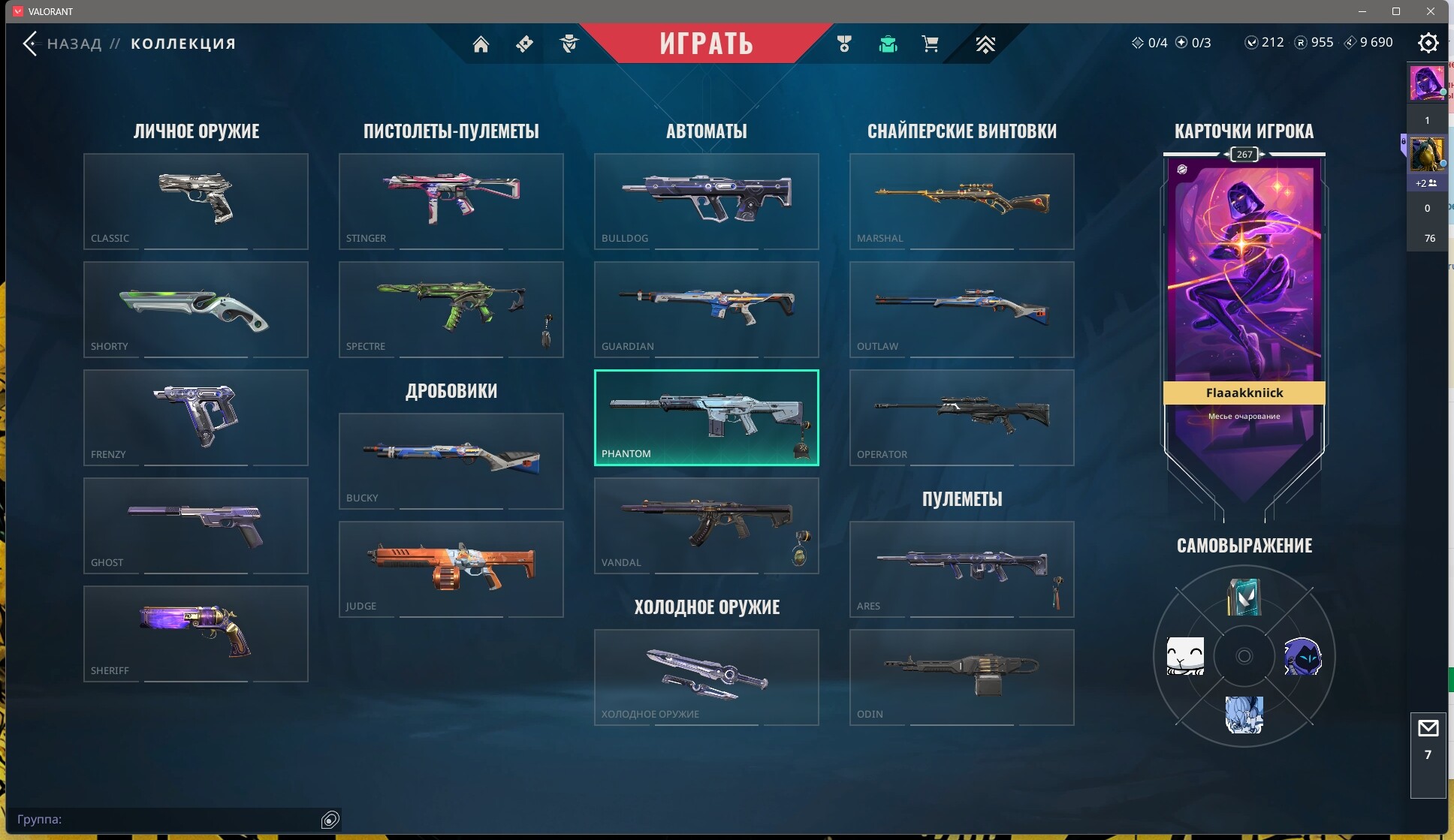Screen dimensions: 1454x840
Task: Choose the Operator sniper slot
Action: click(x=962, y=417)
